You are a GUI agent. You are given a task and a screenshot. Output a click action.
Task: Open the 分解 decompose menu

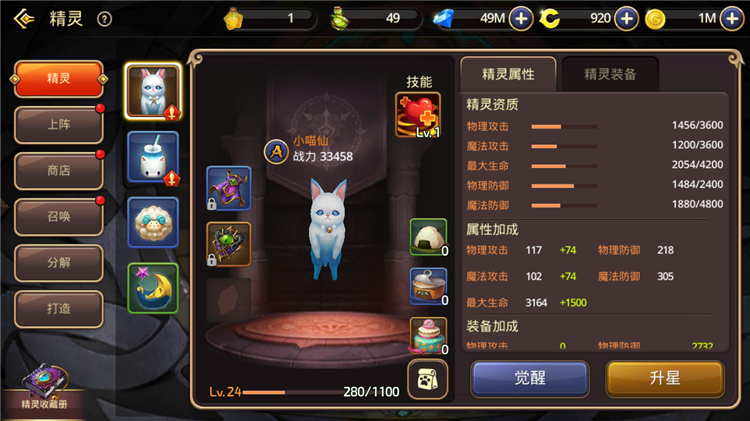(59, 263)
